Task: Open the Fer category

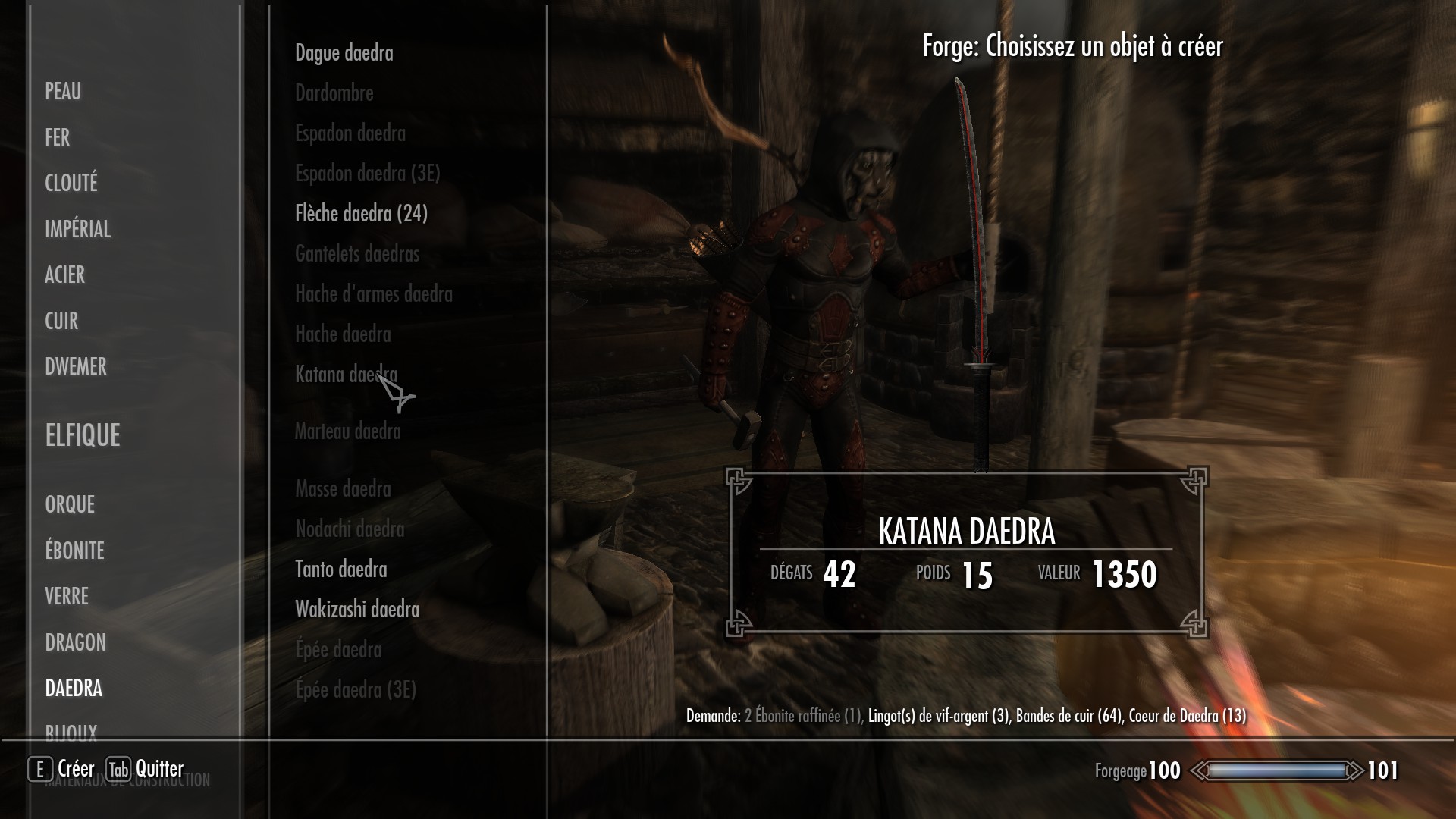Action: coord(58,137)
